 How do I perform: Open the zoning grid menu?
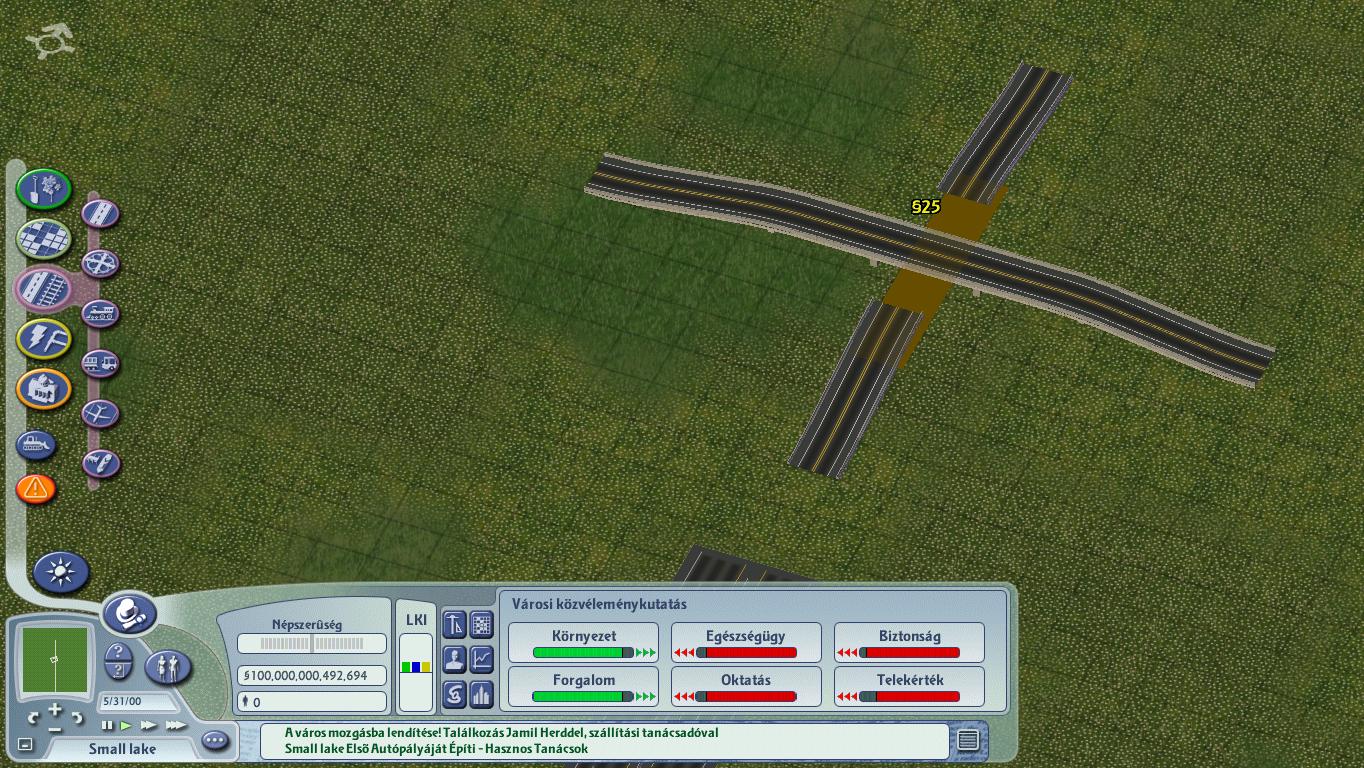tap(43, 239)
